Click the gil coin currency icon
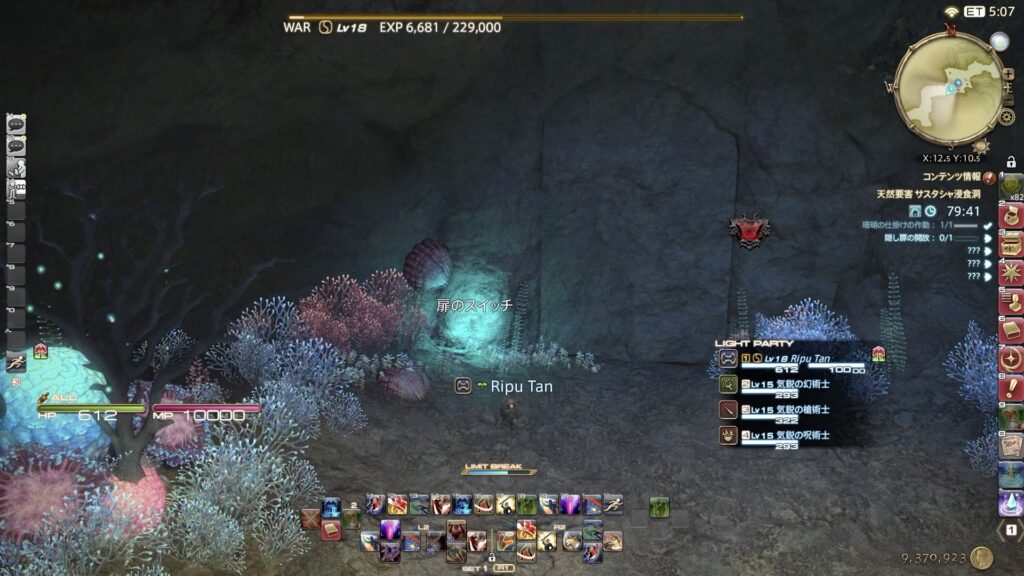The image size is (1024, 576). 981,558
